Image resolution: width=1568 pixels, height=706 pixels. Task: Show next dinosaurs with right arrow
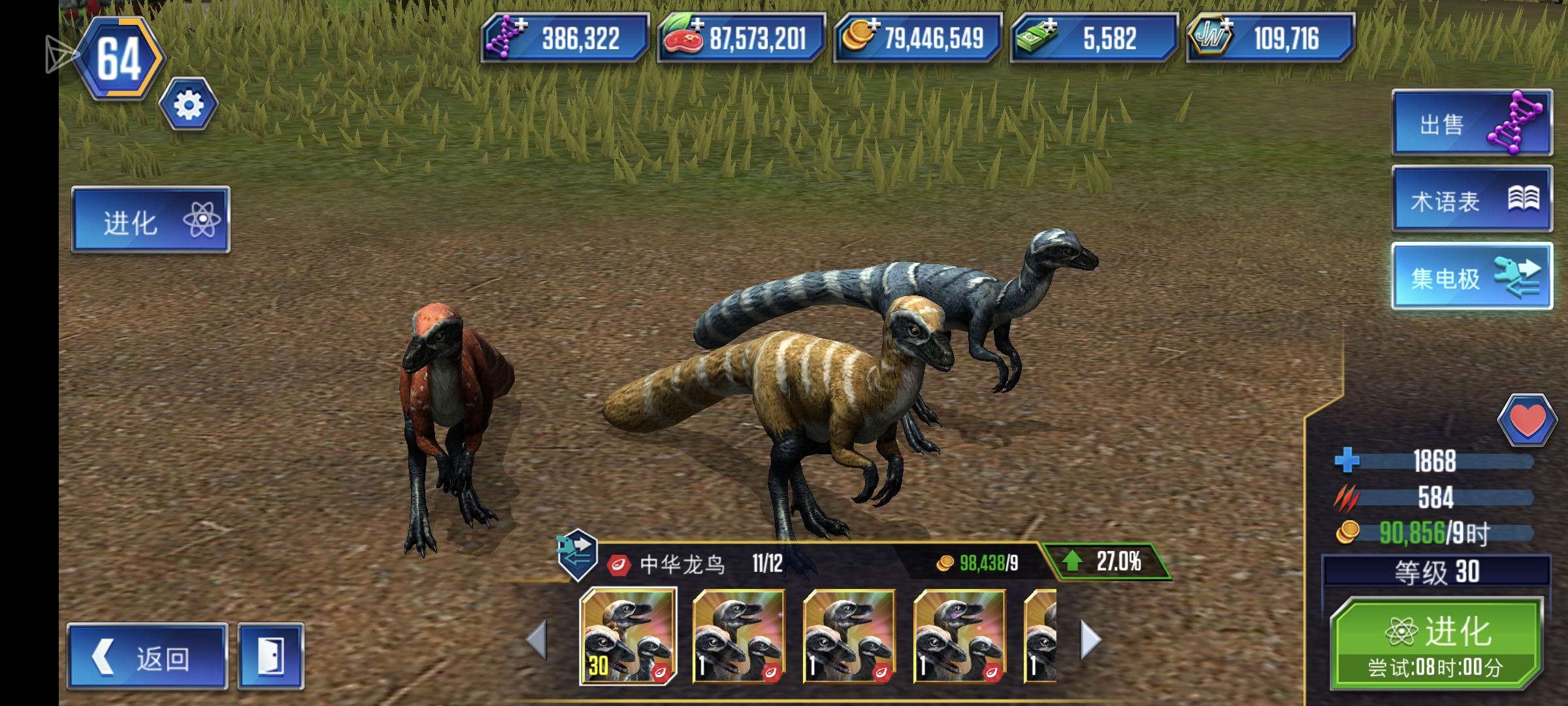[x=1090, y=639]
